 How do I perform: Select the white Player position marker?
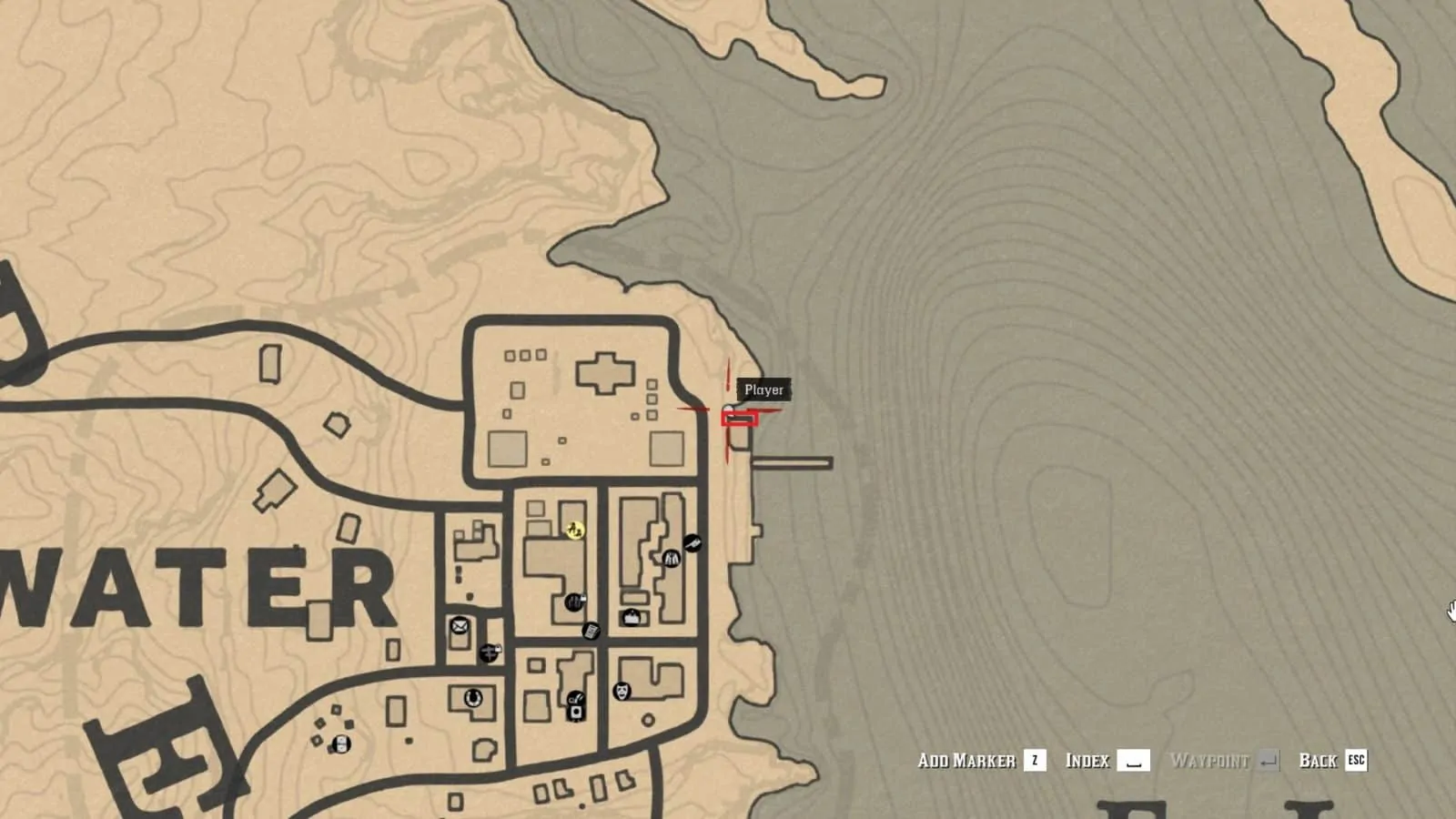click(x=728, y=407)
